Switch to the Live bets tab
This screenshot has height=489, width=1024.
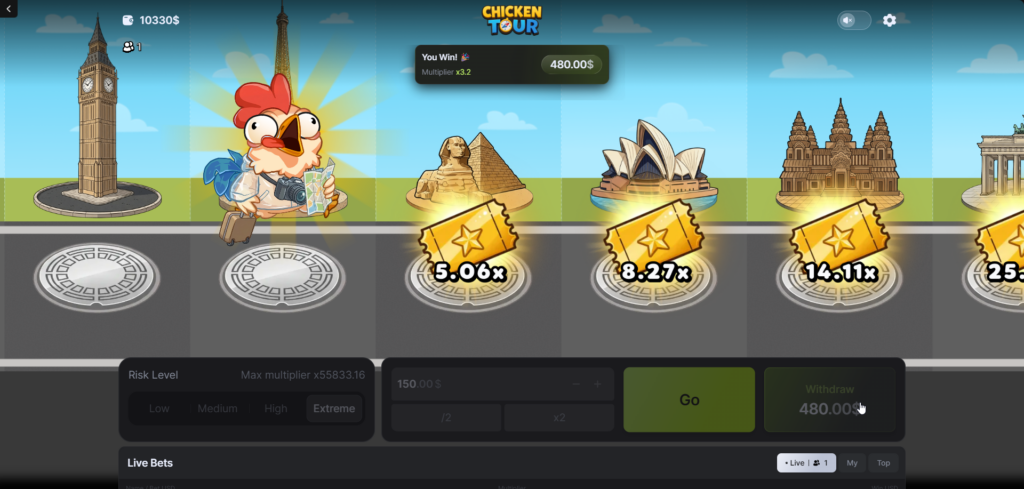pos(806,463)
